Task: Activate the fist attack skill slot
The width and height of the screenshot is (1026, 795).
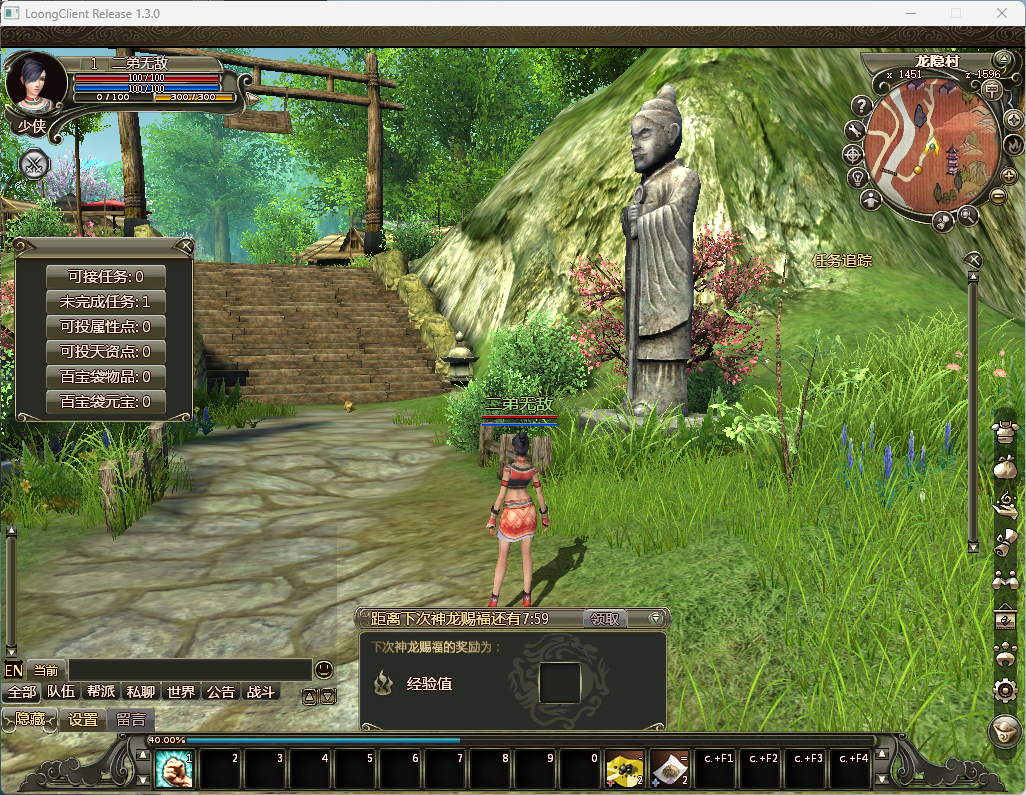Action: (x=174, y=770)
